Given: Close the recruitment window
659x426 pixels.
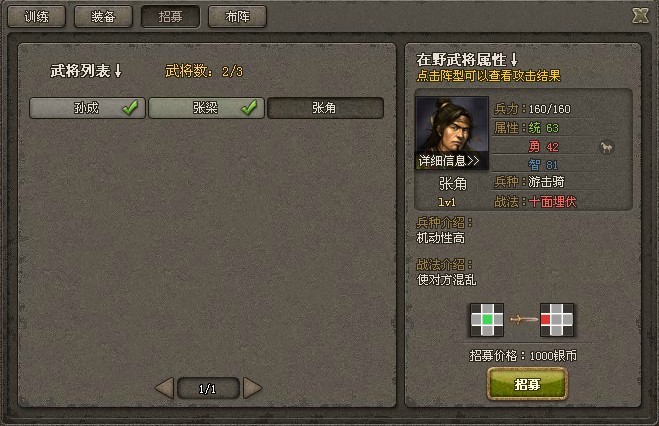Looking at the screenshot, I should tap(640, 15).
